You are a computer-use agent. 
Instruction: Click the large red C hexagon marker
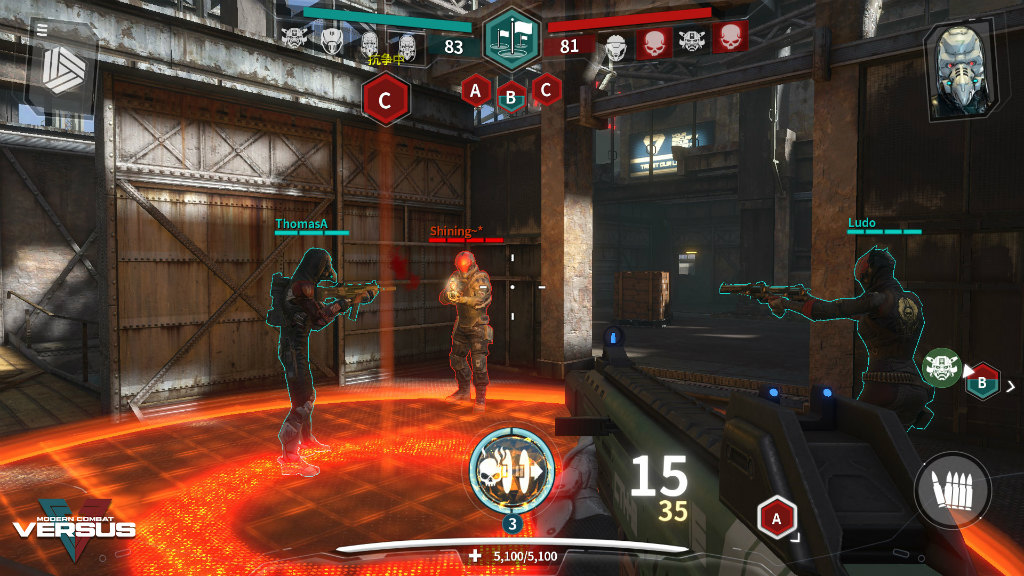point(386,99)
